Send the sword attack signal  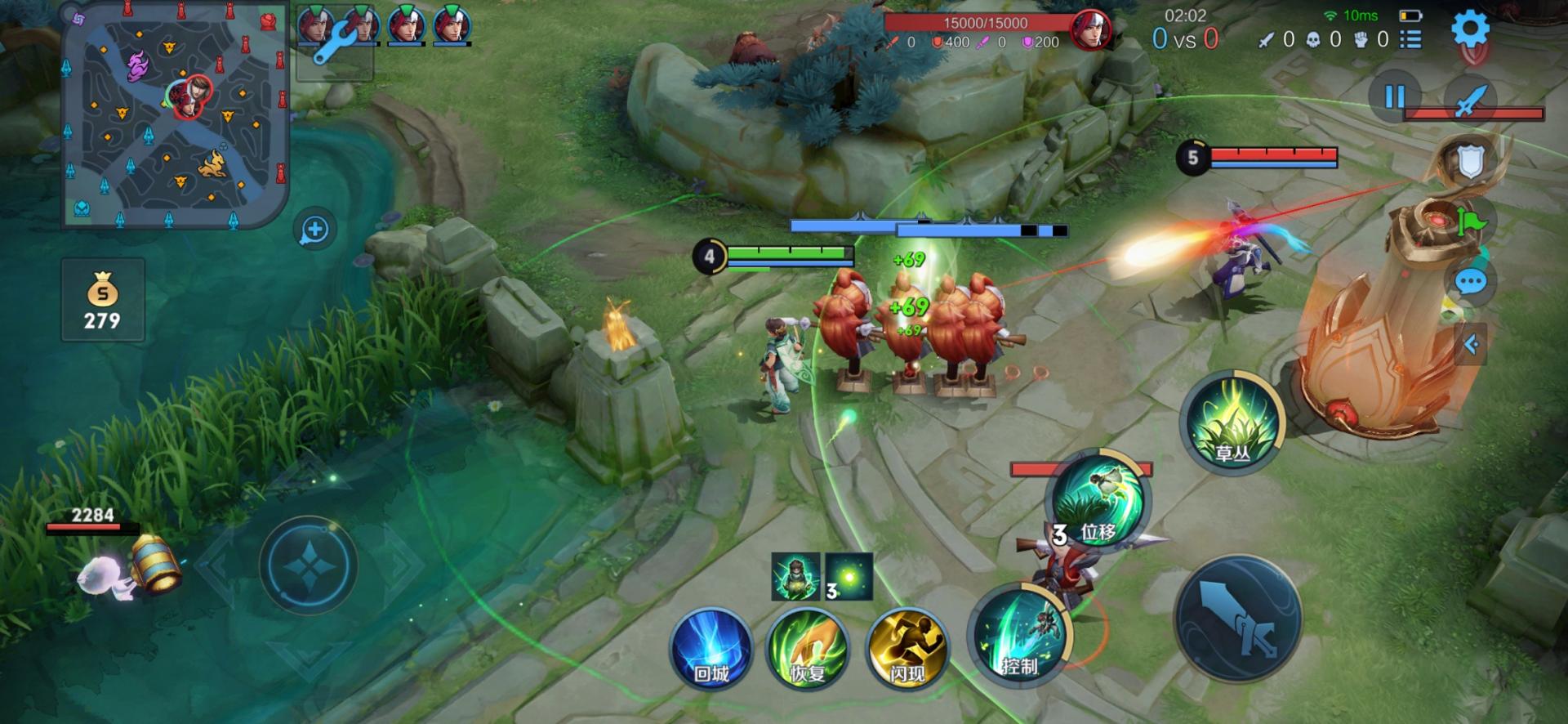pyautogui.click(x=1470, y=101)
